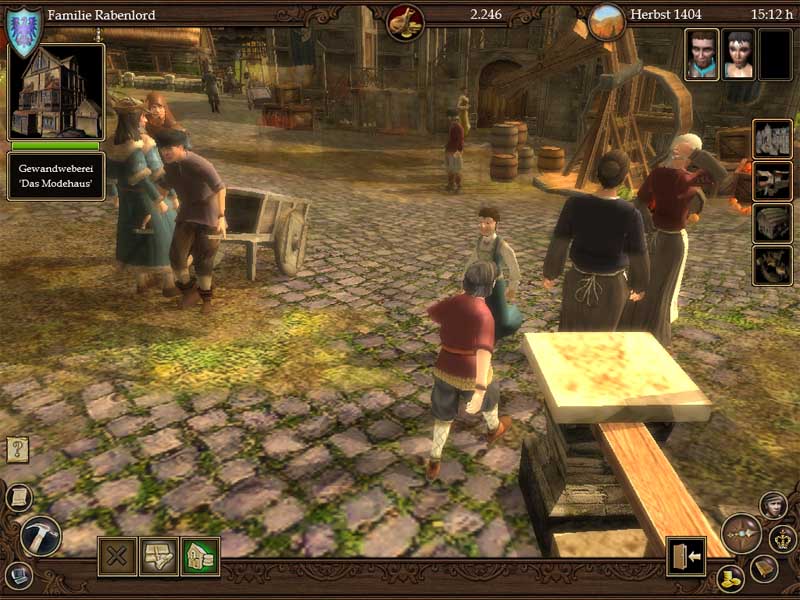Open the gold coins finances button
800x600 pixels.
[x=730, y=578]
